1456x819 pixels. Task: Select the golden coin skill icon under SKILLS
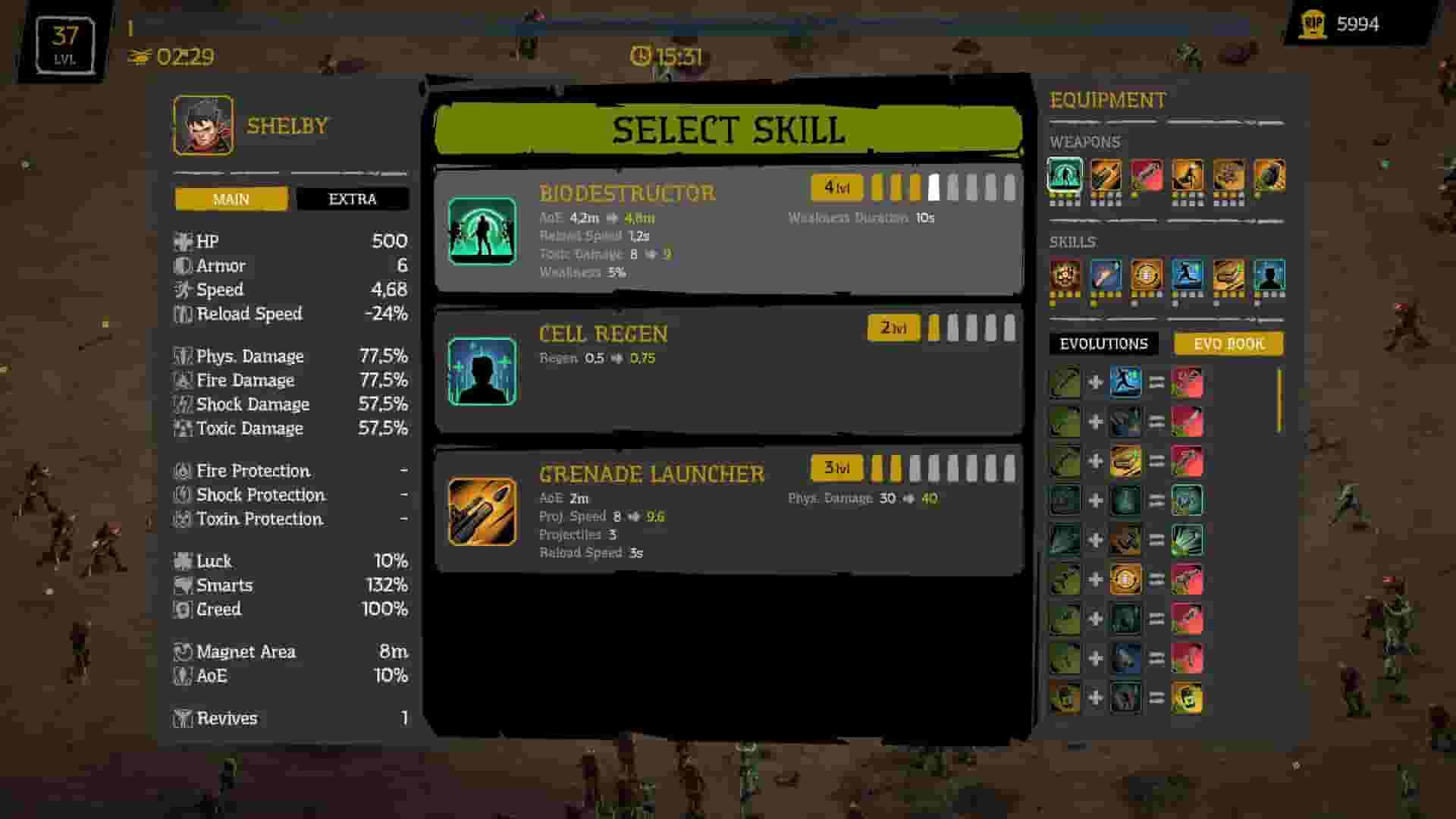click(x=1147, y=277)
